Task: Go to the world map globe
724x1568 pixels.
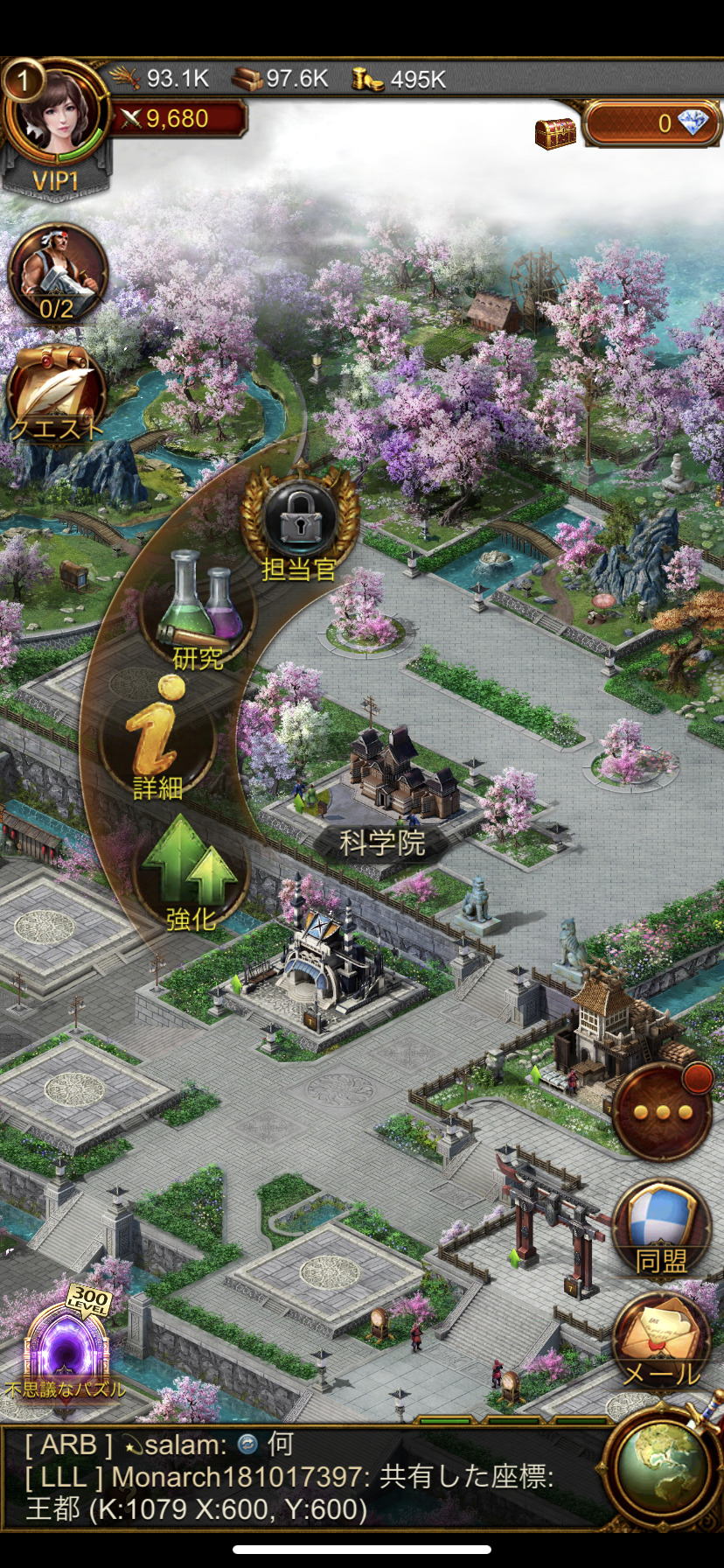Action: point(661,1467)
